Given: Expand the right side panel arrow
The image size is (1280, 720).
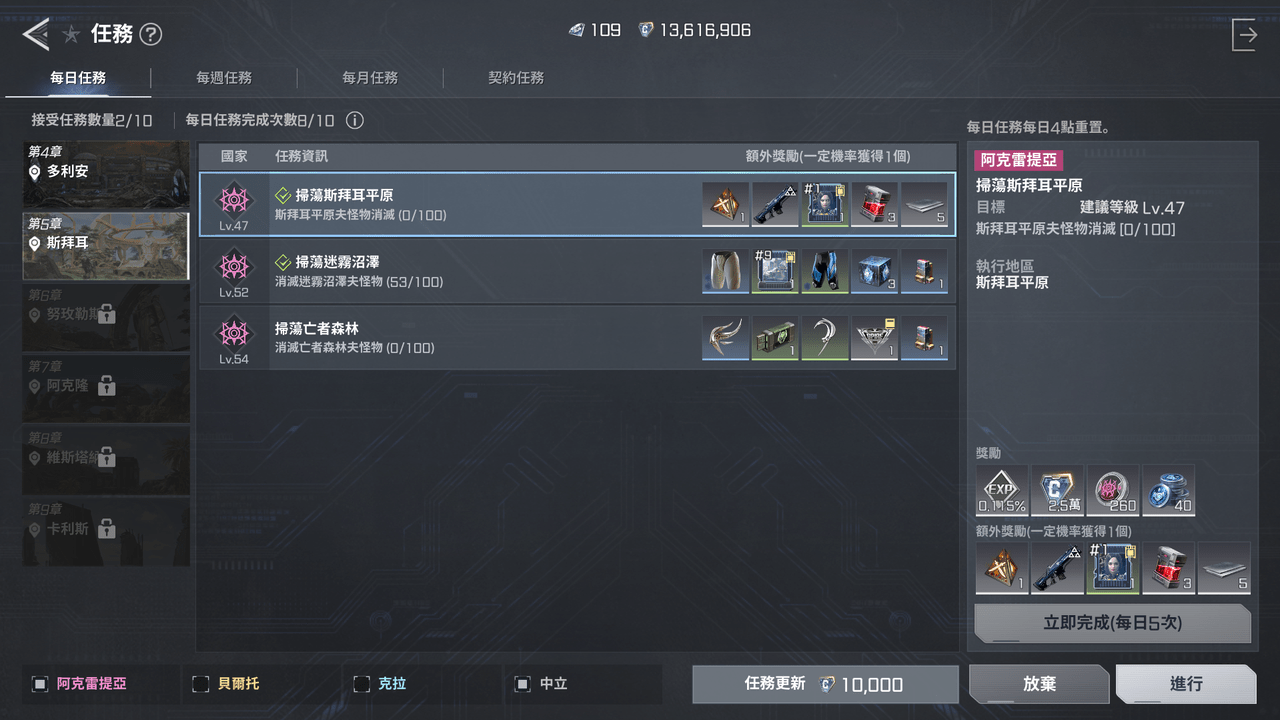Looking at the screenshot, I should [1246, 33].
